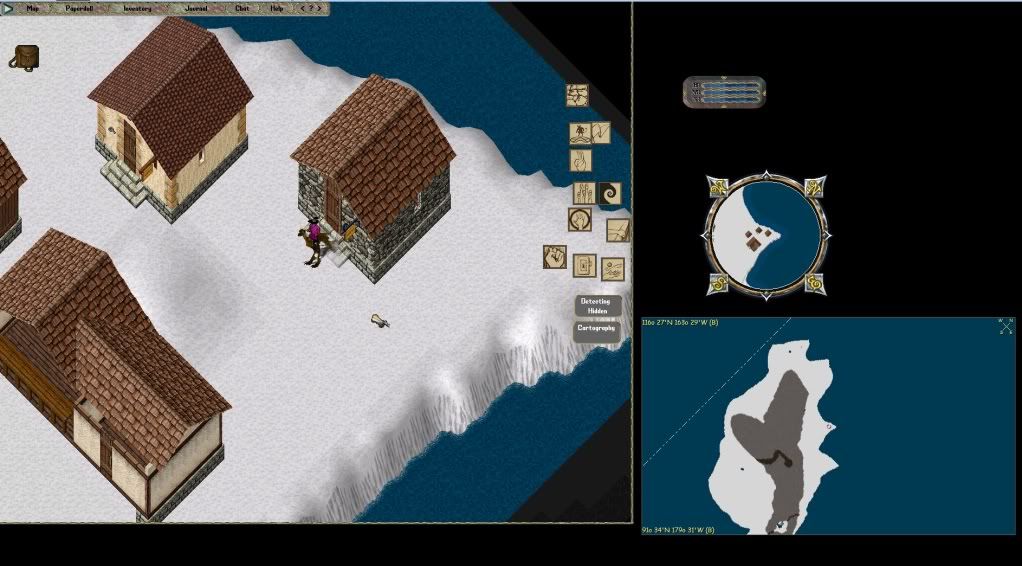This screenshot has width=1022, height=566.
Task: Open the Help menu
Action: [277, 8]
